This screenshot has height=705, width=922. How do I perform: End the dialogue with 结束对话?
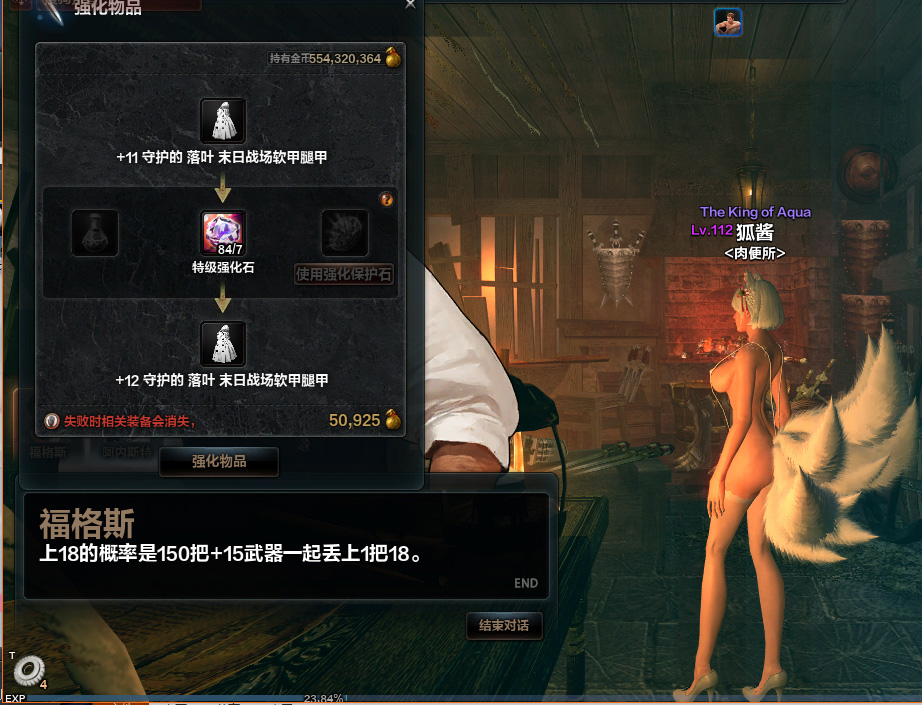(504, 626)
